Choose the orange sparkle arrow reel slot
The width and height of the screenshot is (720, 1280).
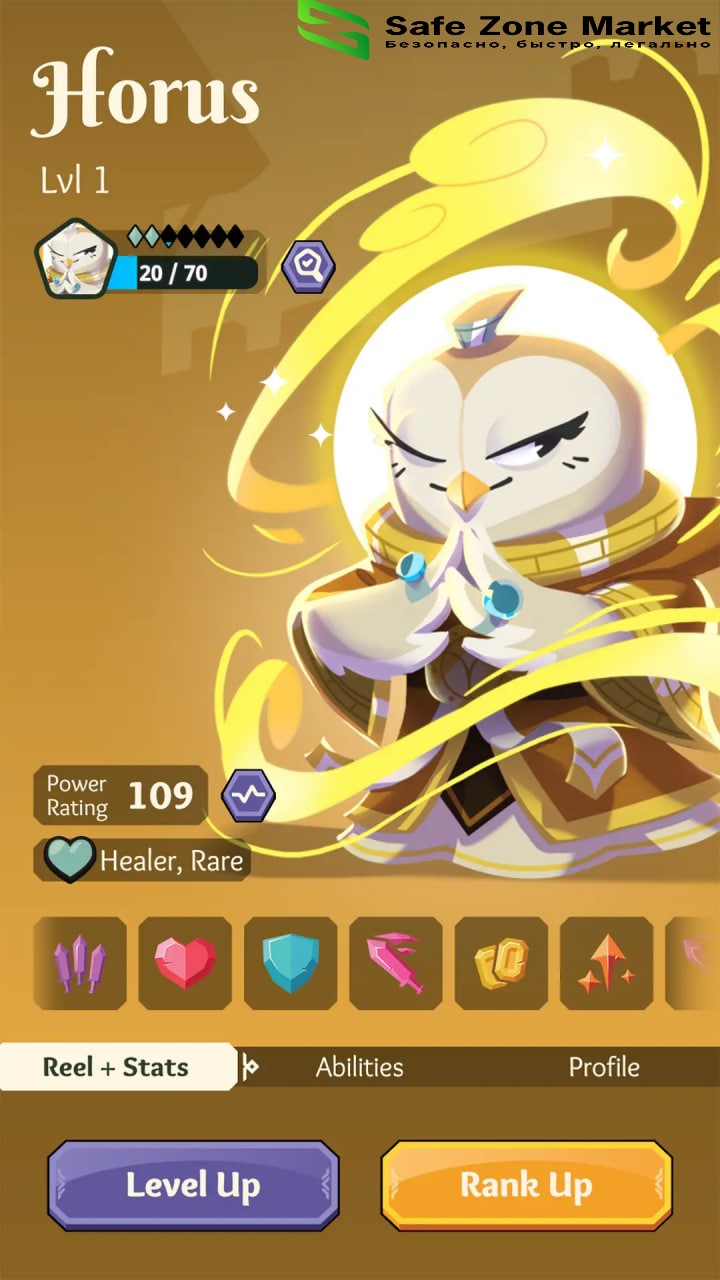coord(606,963)
